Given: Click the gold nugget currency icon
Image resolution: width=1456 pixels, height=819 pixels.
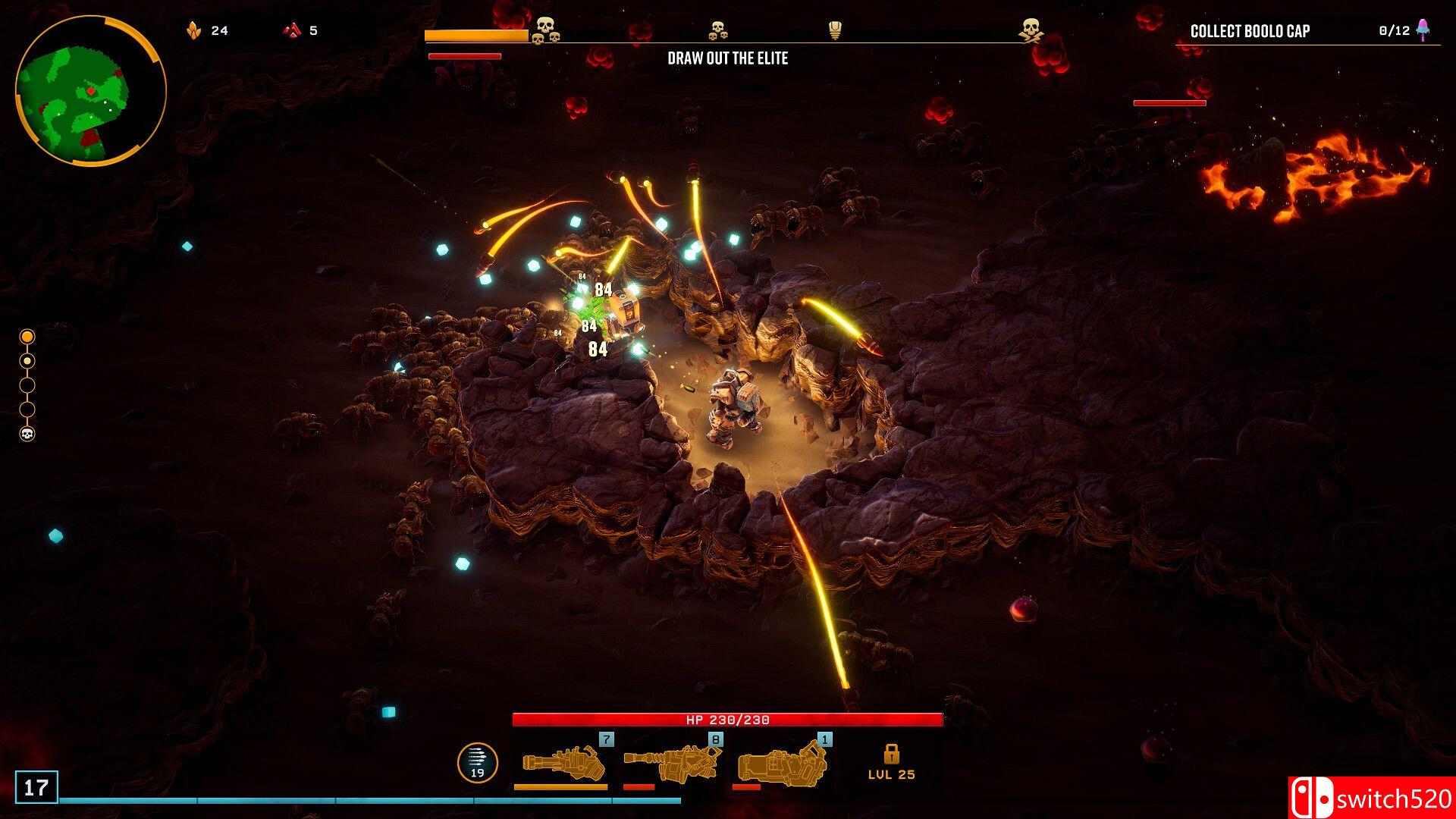Looking at the screenshot, I should pos(194,30).
